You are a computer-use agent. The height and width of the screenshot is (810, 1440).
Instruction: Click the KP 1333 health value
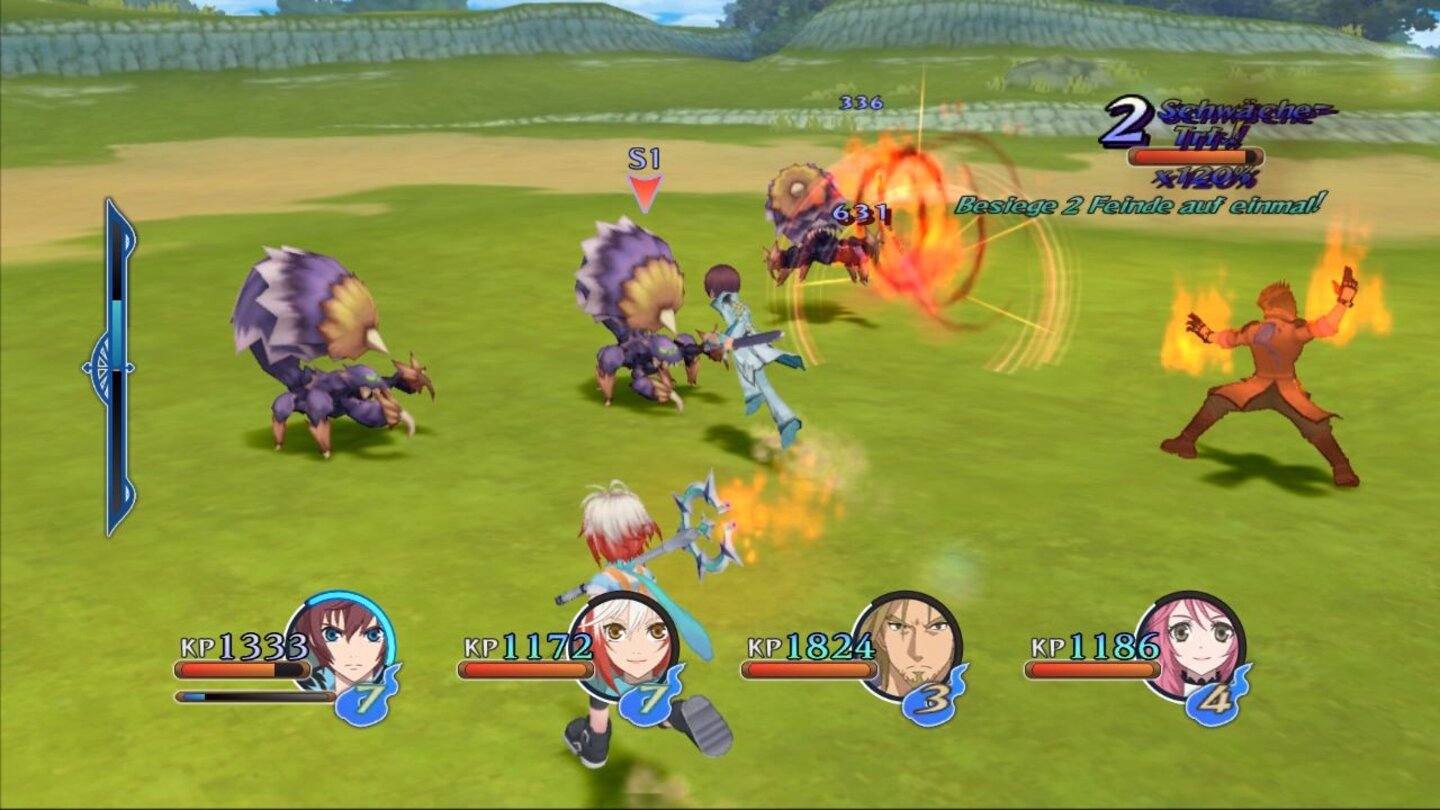[247, 643]
